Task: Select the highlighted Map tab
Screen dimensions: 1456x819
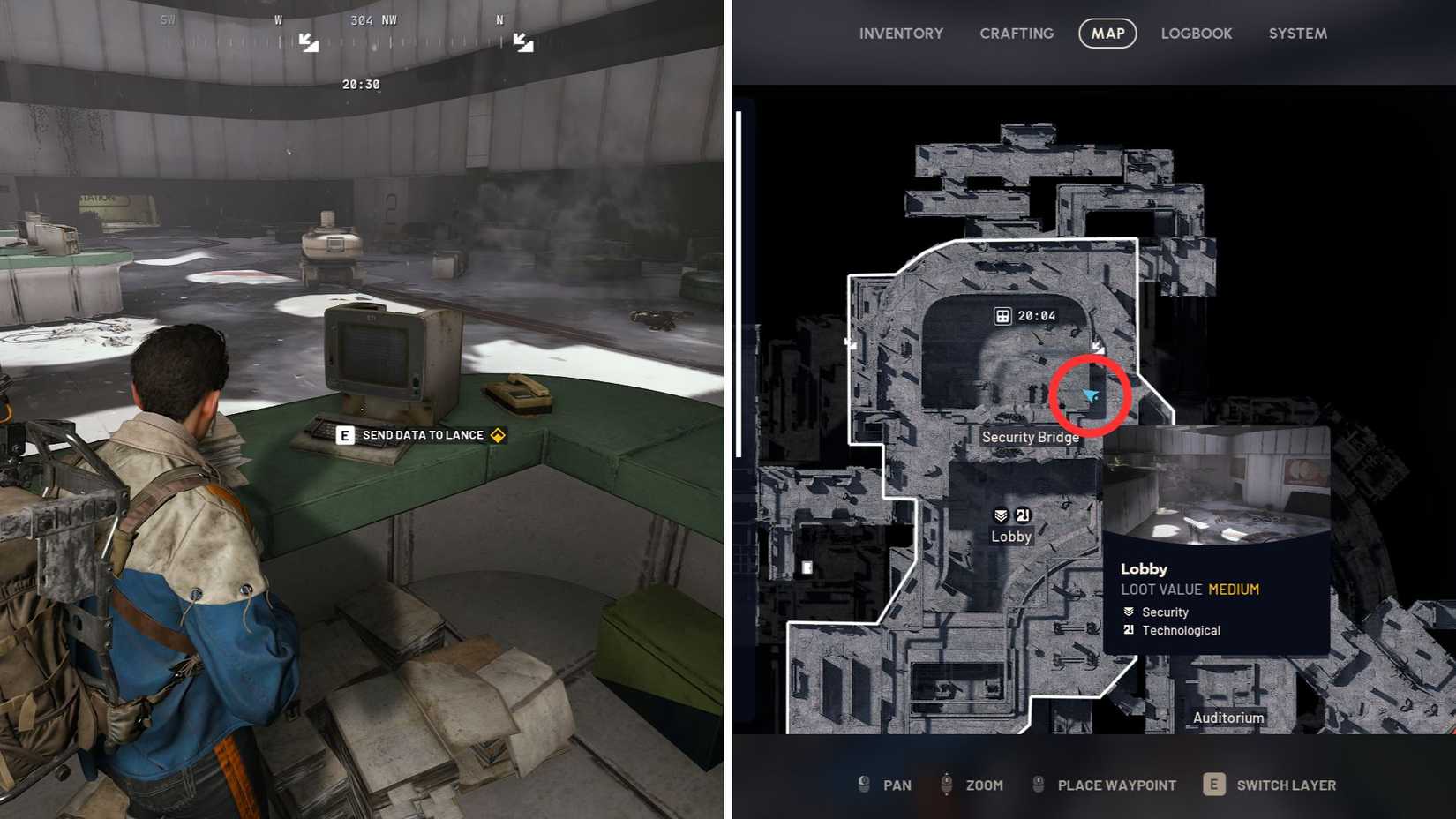Action: click(x=1107, y=34)
